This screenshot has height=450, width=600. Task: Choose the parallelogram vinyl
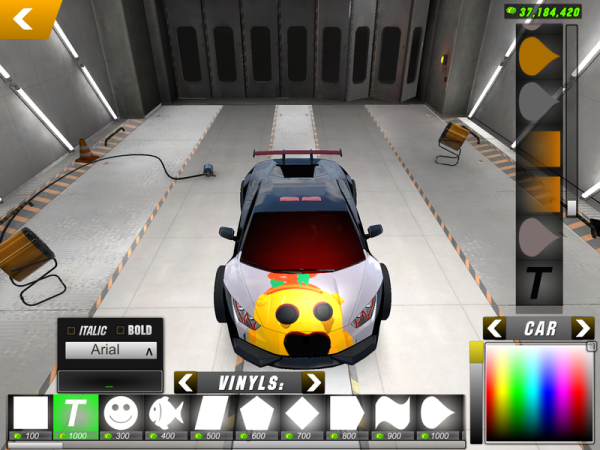(212, 414)
